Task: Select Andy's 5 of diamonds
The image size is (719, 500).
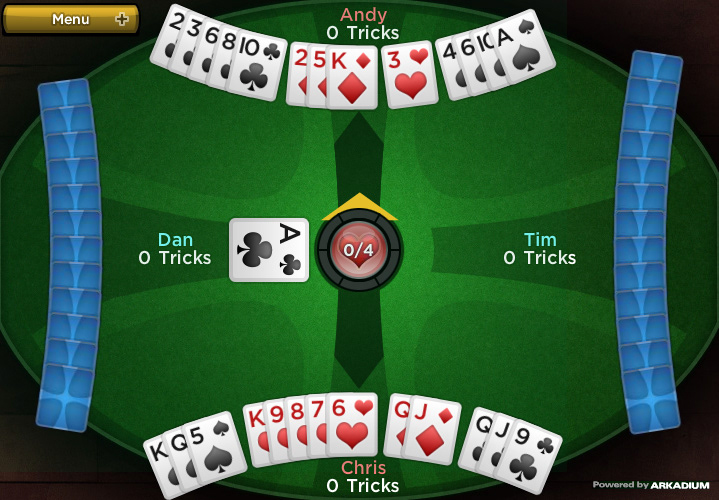Action: (316, 75)
